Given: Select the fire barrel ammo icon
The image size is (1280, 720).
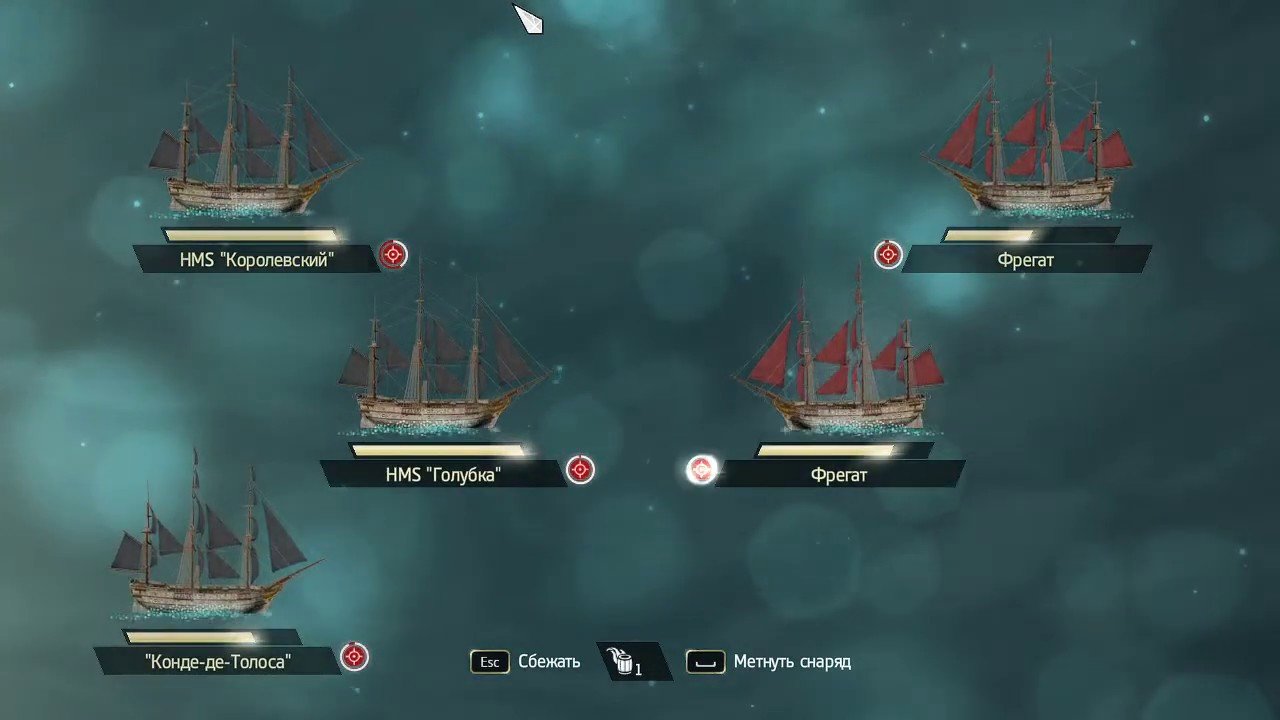Looking at the screenshot, I should 626,661.
